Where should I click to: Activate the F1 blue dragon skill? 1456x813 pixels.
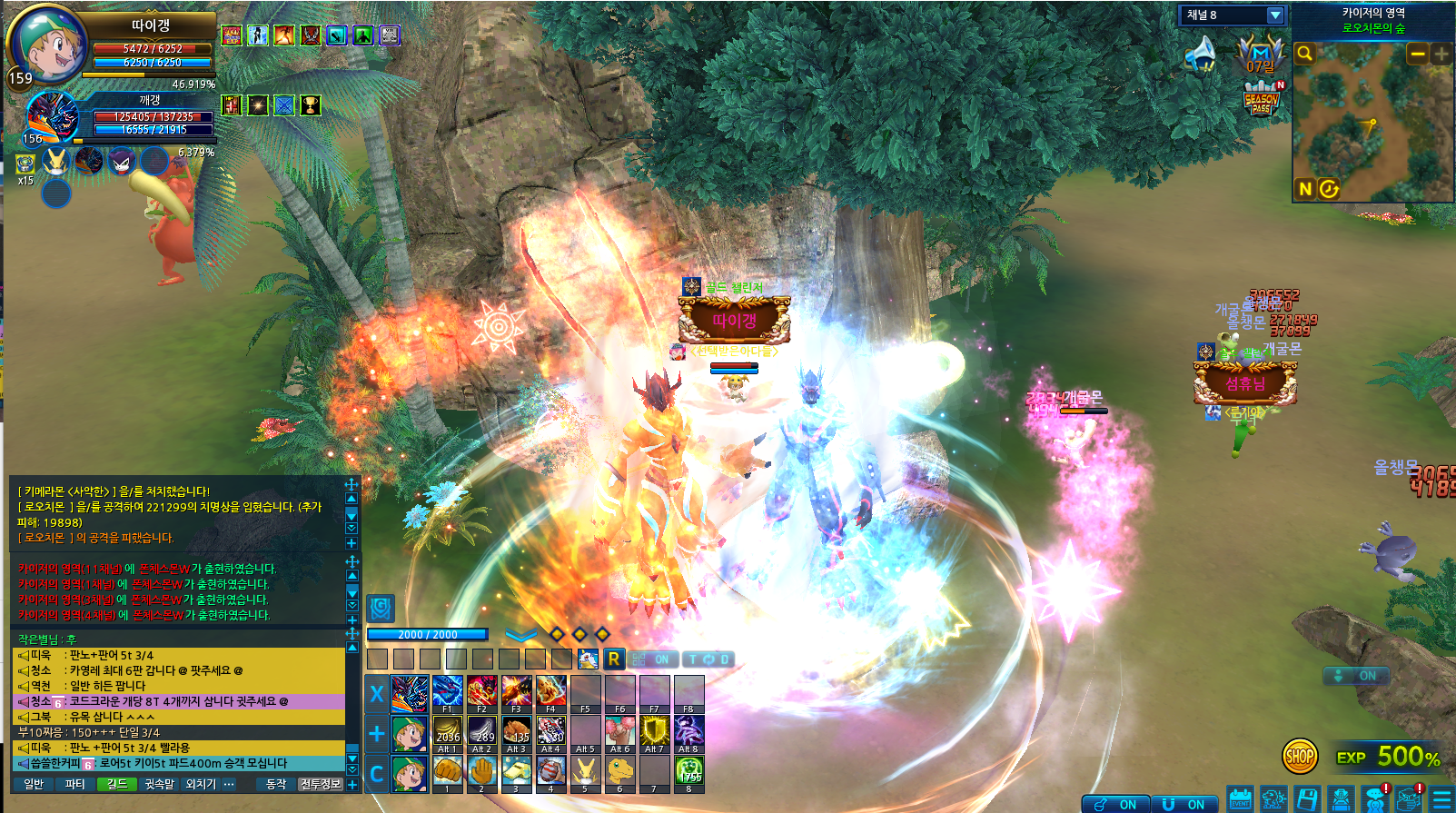click(447, 692)
